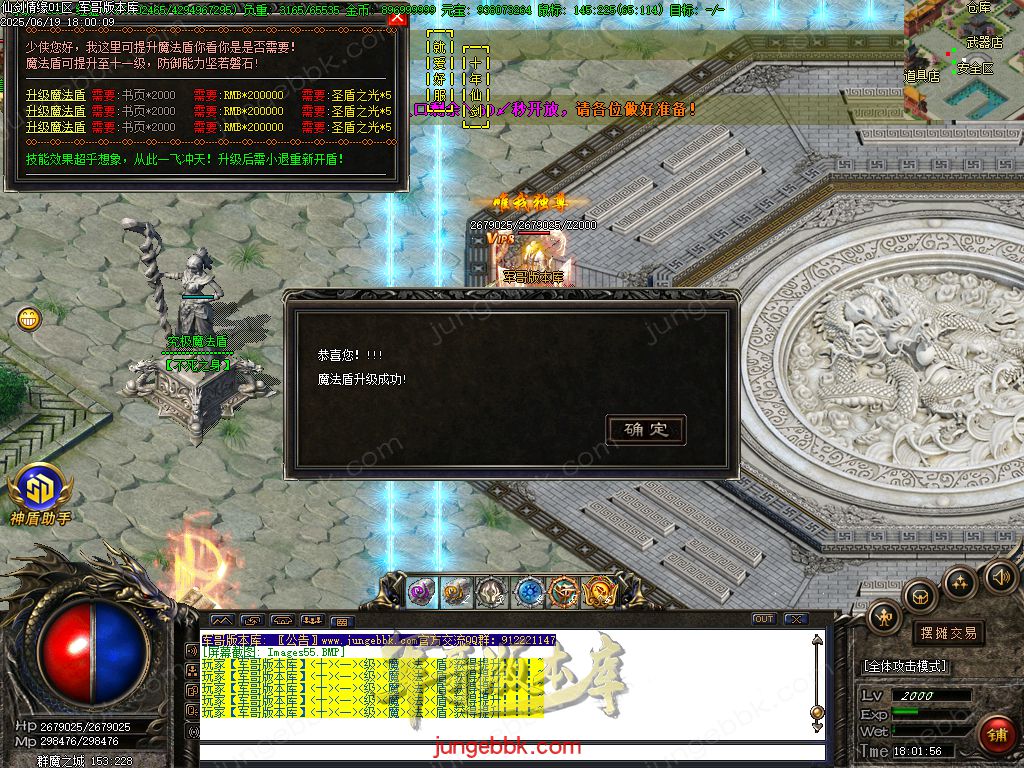Open the round character figure button
The width and height of the screenshot is (1024, 768).
point(884,618)
